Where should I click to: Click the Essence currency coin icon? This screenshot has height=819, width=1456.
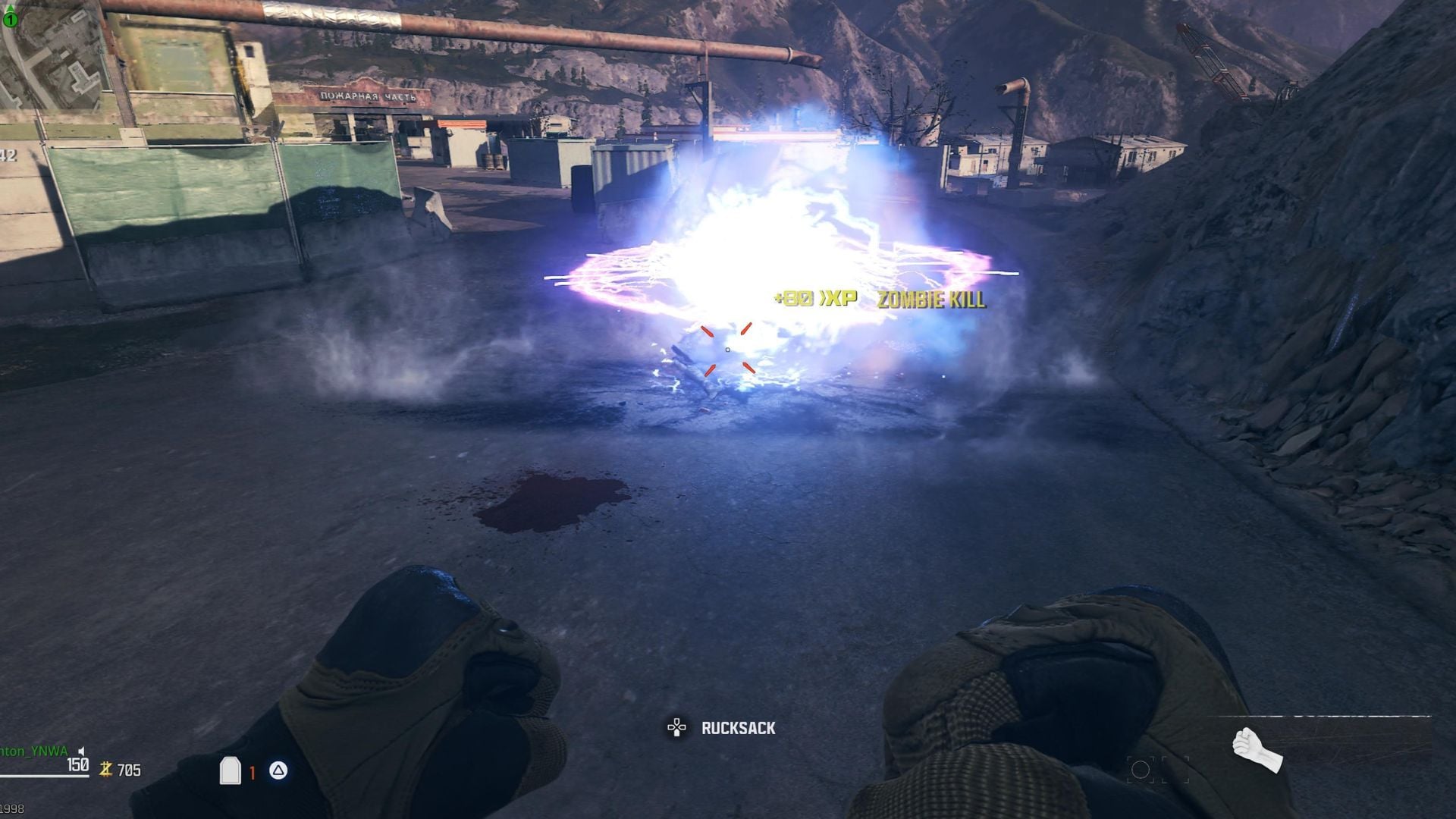pos(105,770)
